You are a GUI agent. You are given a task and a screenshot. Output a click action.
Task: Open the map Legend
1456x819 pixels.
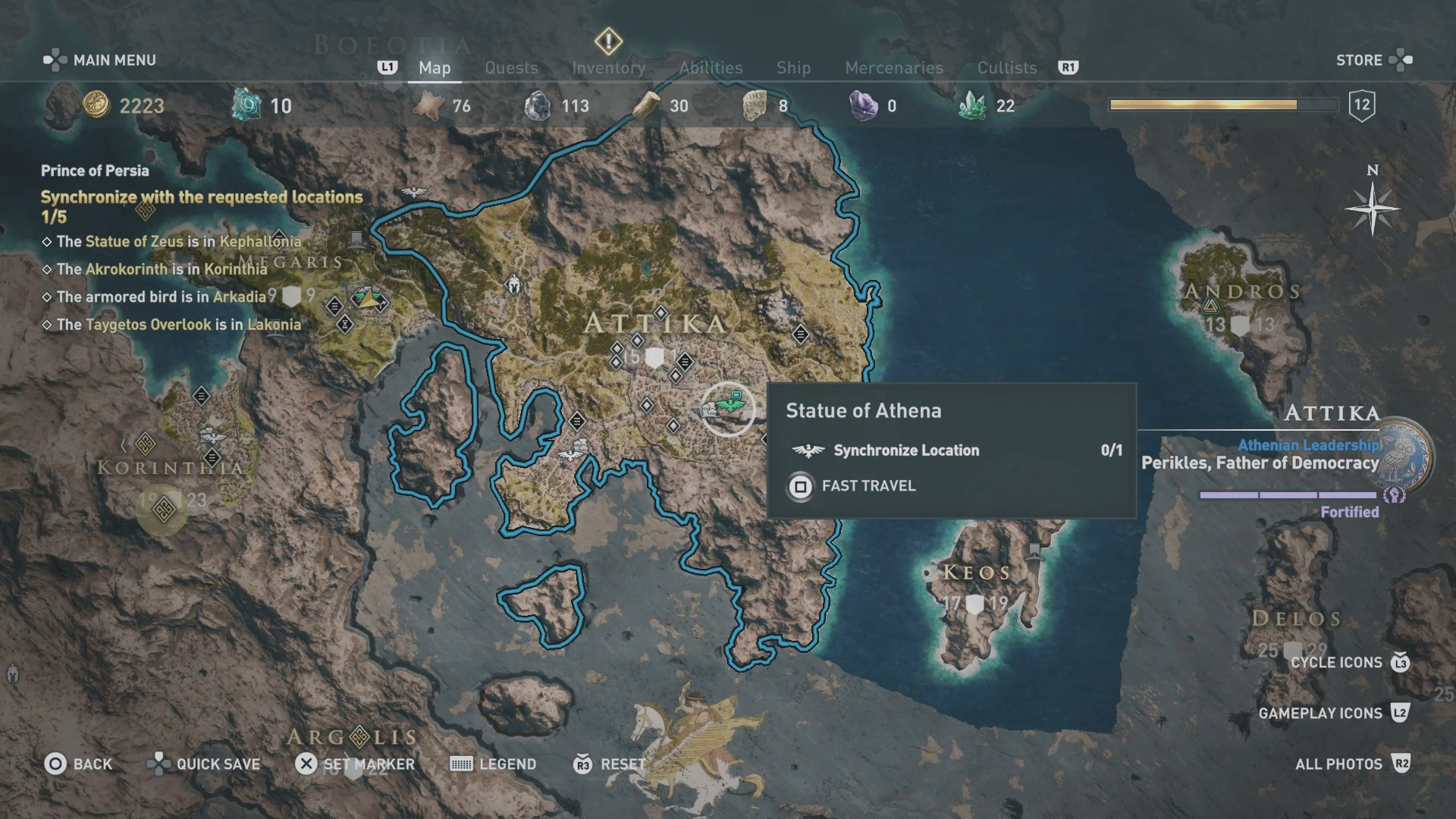click(493, 764)
